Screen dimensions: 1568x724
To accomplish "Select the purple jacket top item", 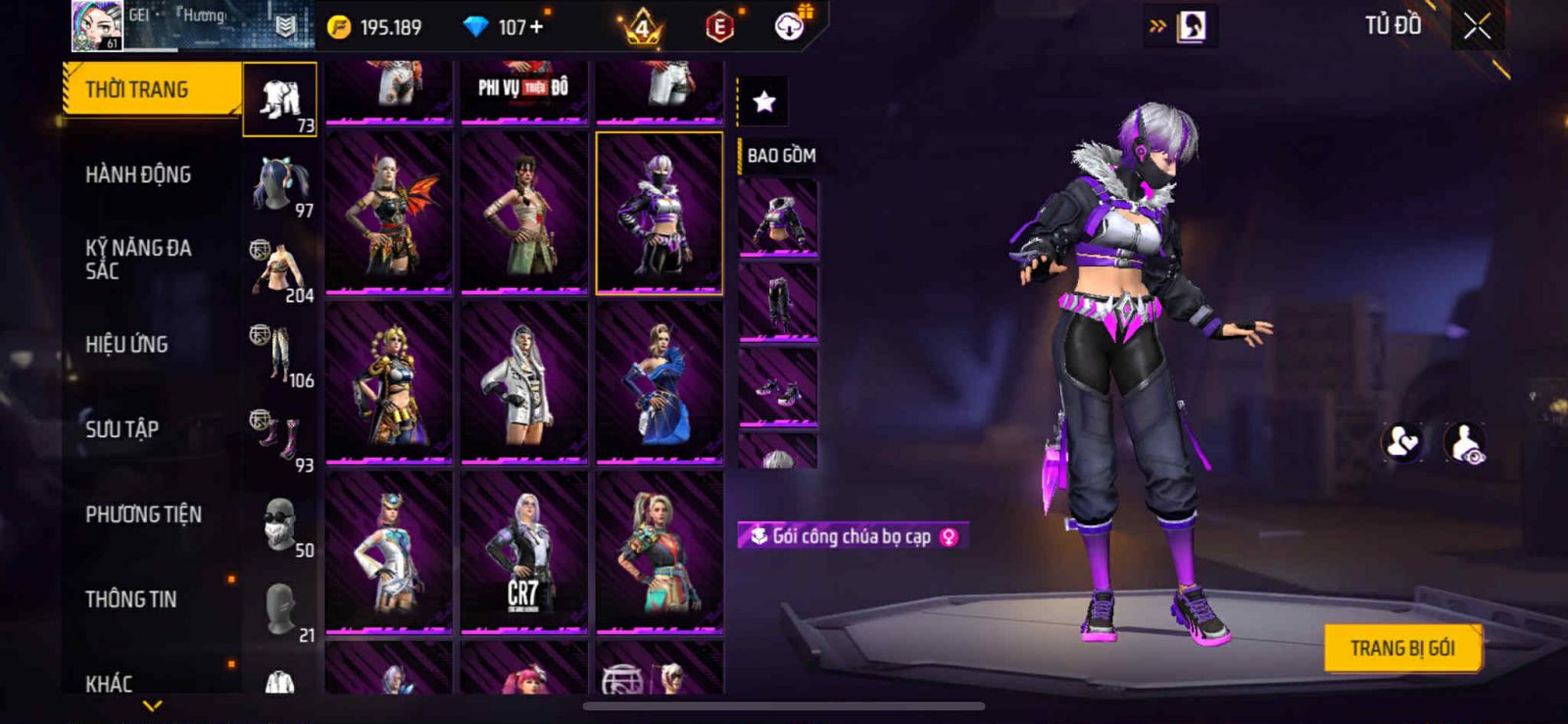I will point(778,221).
